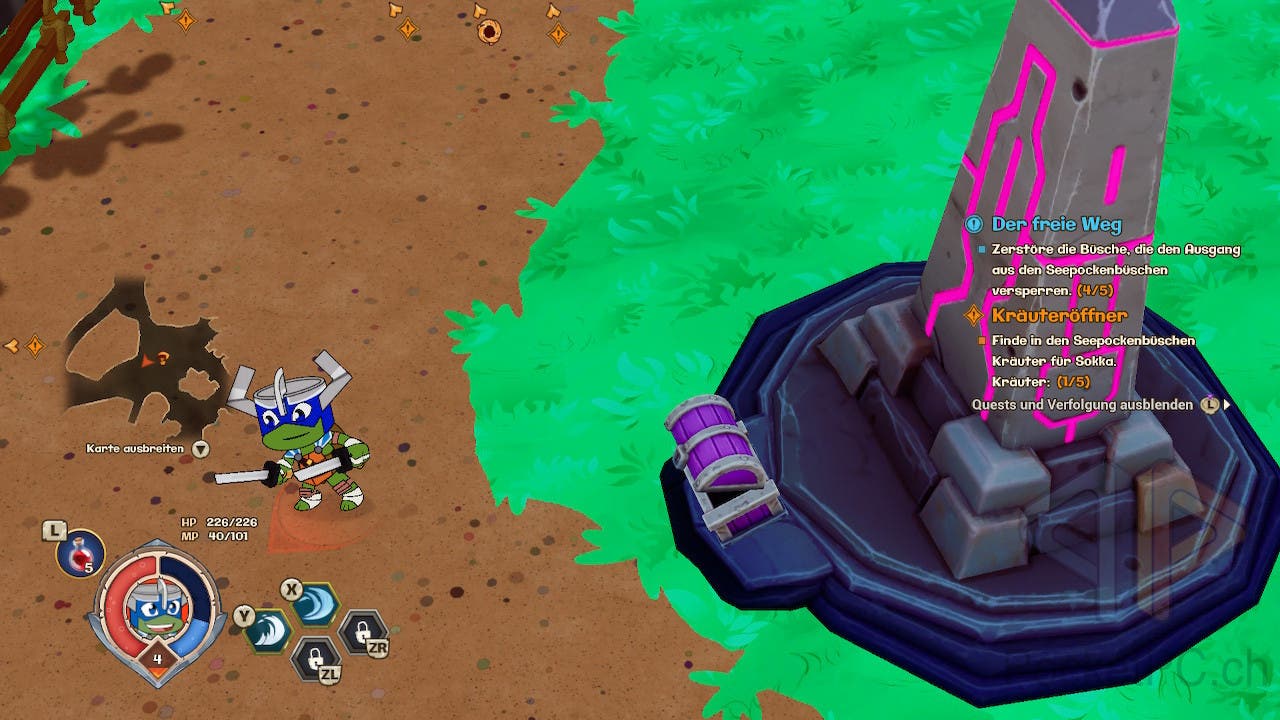Select the locked ZL ability slot
This screenshot has height=720, width=1280.
pos(315,658)
